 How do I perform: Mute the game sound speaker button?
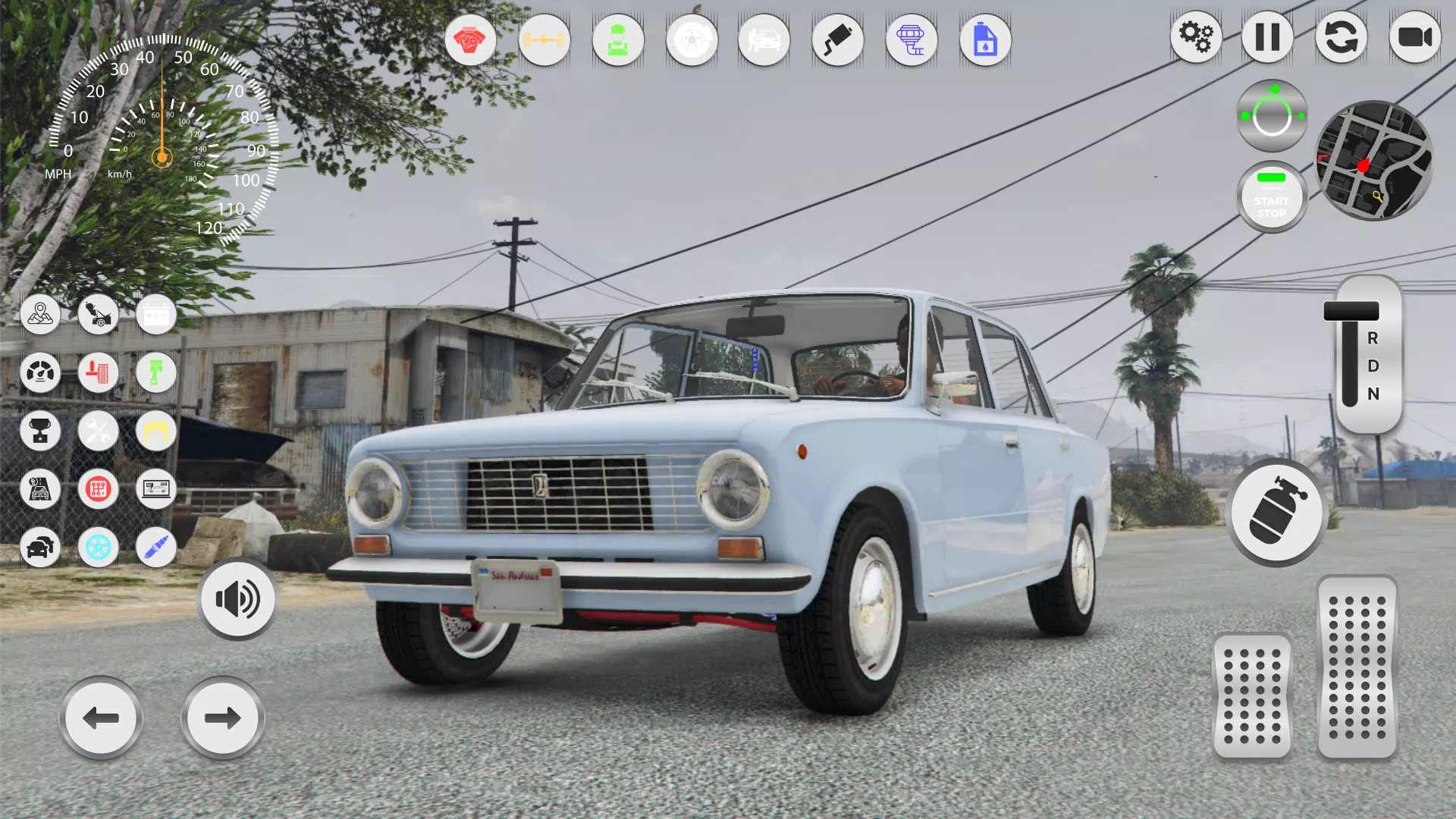click(237, 598)
